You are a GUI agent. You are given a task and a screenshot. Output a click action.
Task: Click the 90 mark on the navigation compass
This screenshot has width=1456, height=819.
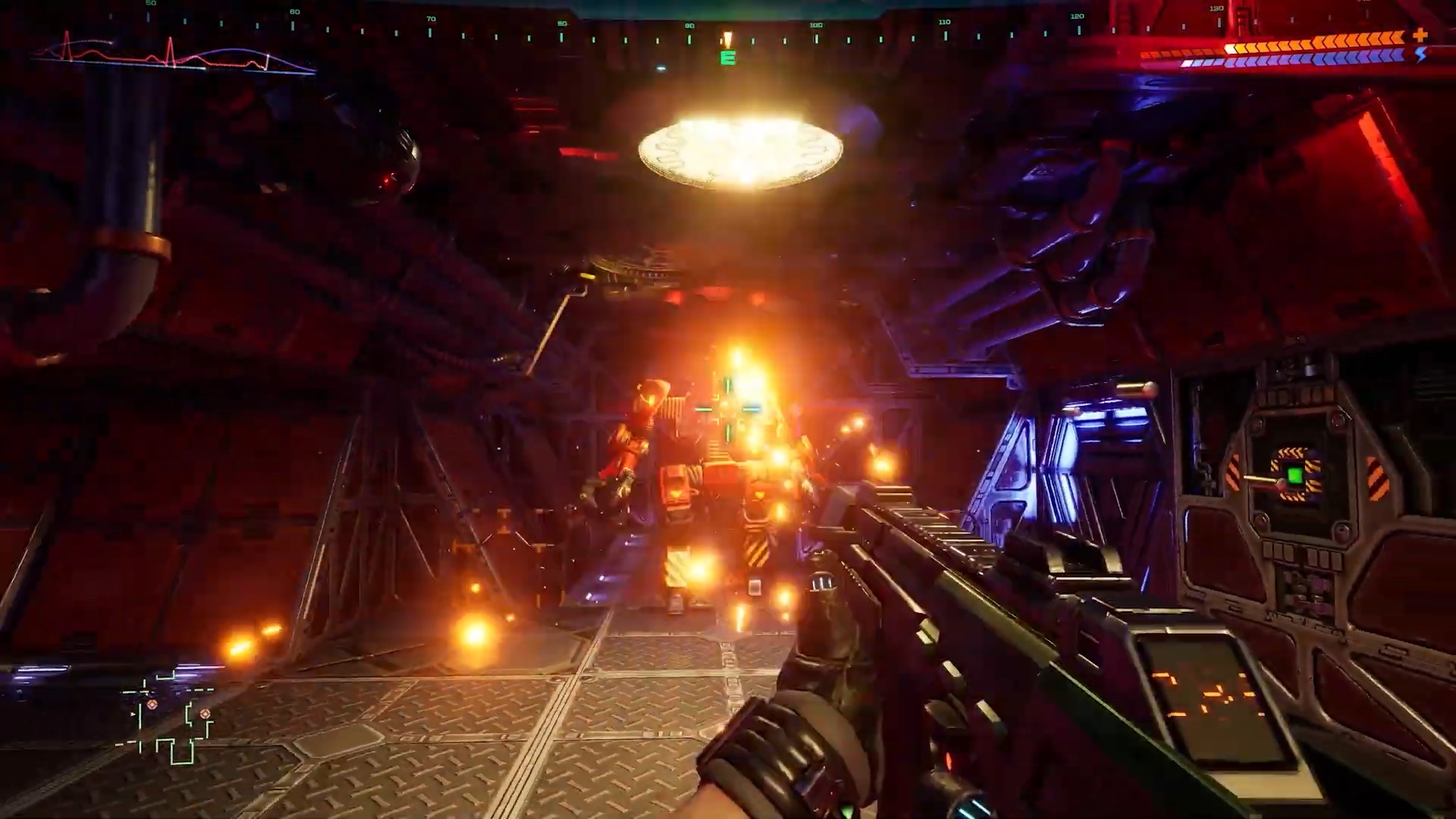pyautogui.click(x=689, y=24)
